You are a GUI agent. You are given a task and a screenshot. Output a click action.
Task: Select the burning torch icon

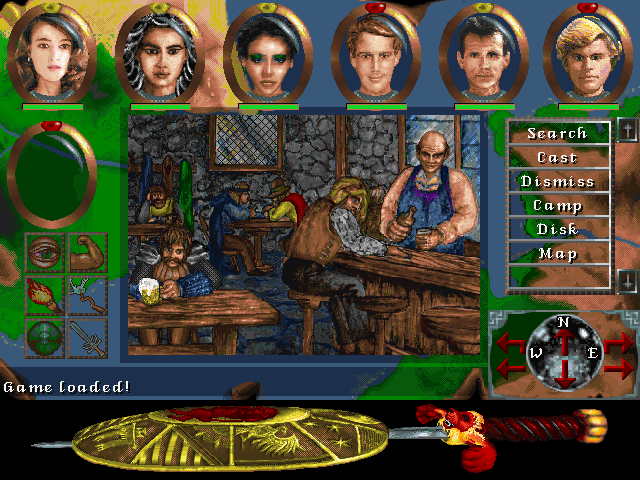[x=45, y=295]
